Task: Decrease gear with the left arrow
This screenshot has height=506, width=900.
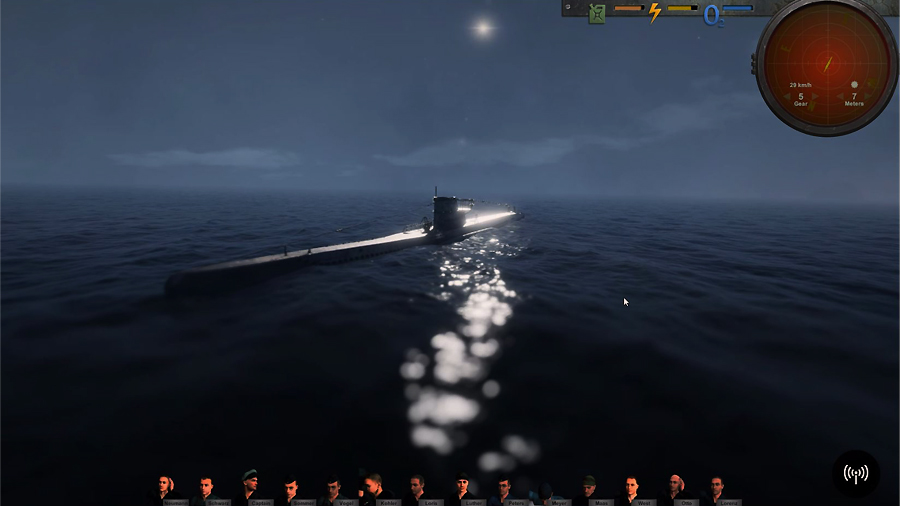Action: tap(787, 96)
